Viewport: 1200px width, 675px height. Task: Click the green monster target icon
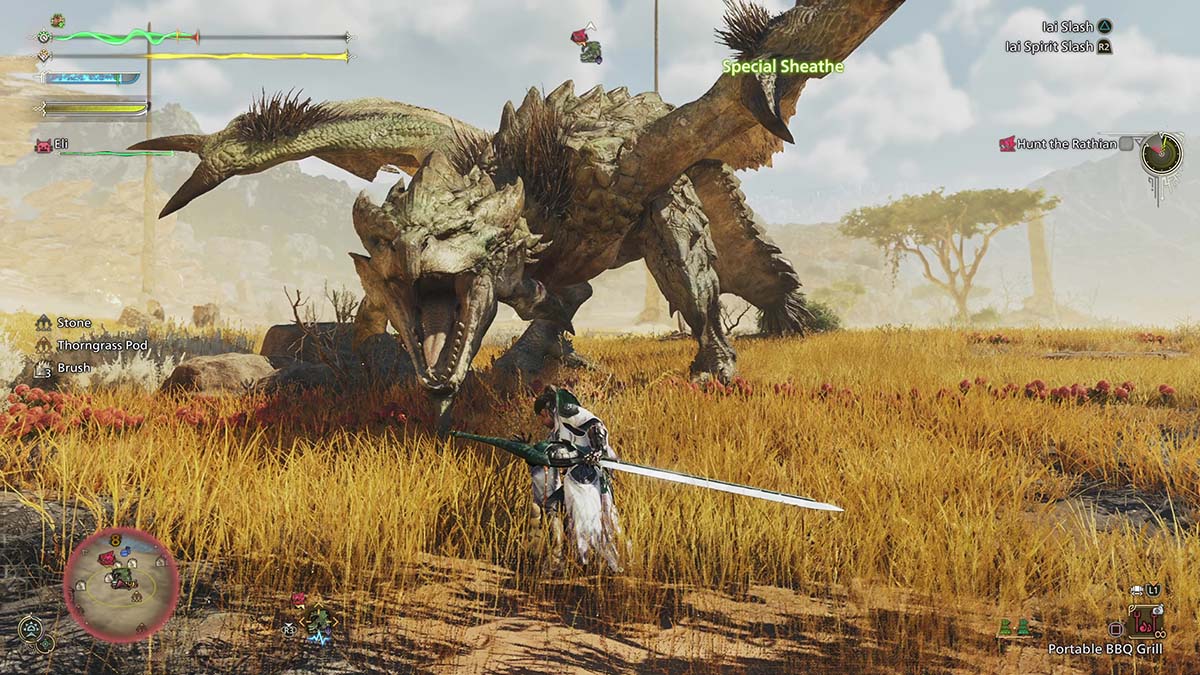pyautogui.click(x=319, y=622)
